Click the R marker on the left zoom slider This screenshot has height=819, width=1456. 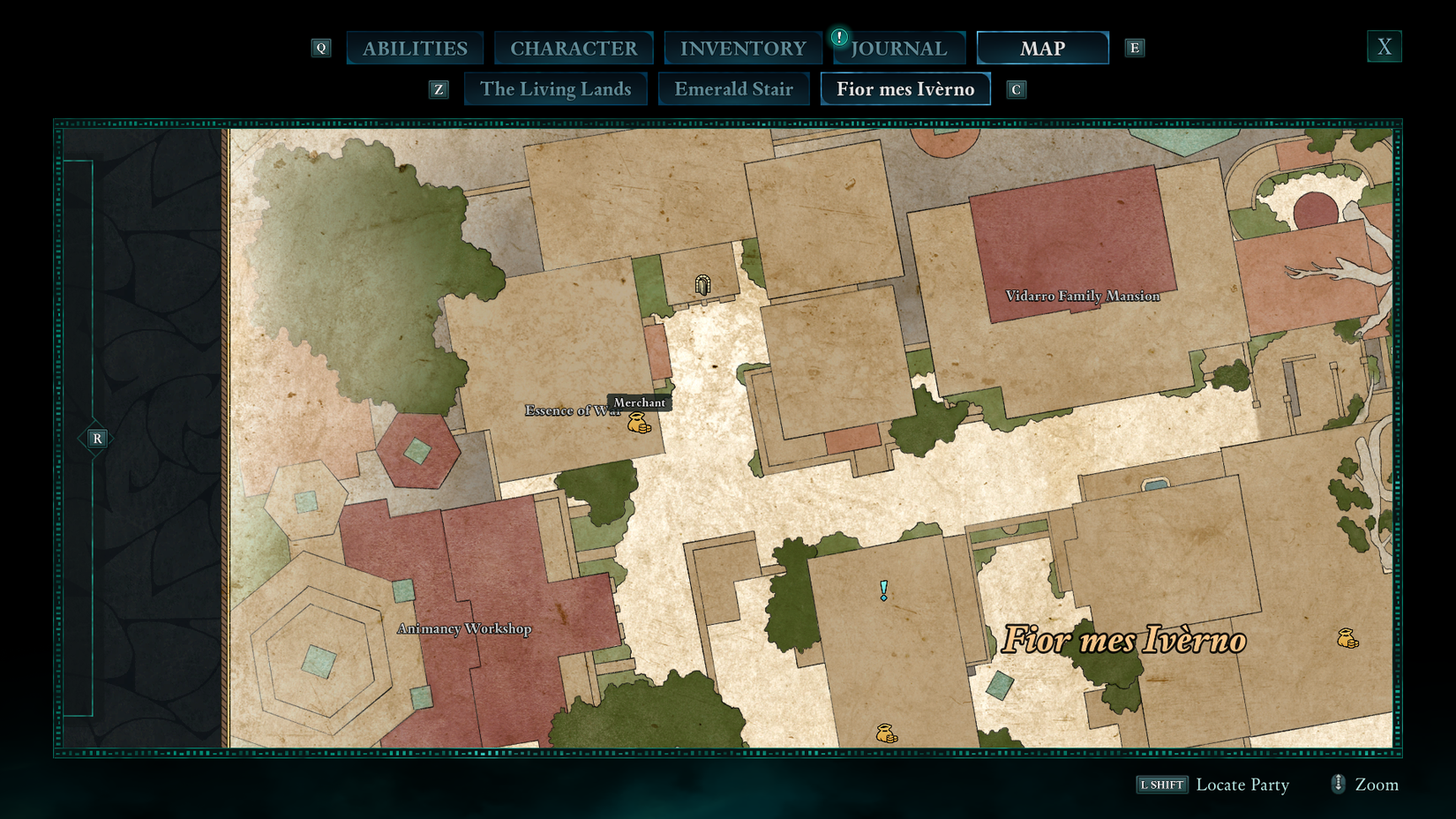point(97,437)
